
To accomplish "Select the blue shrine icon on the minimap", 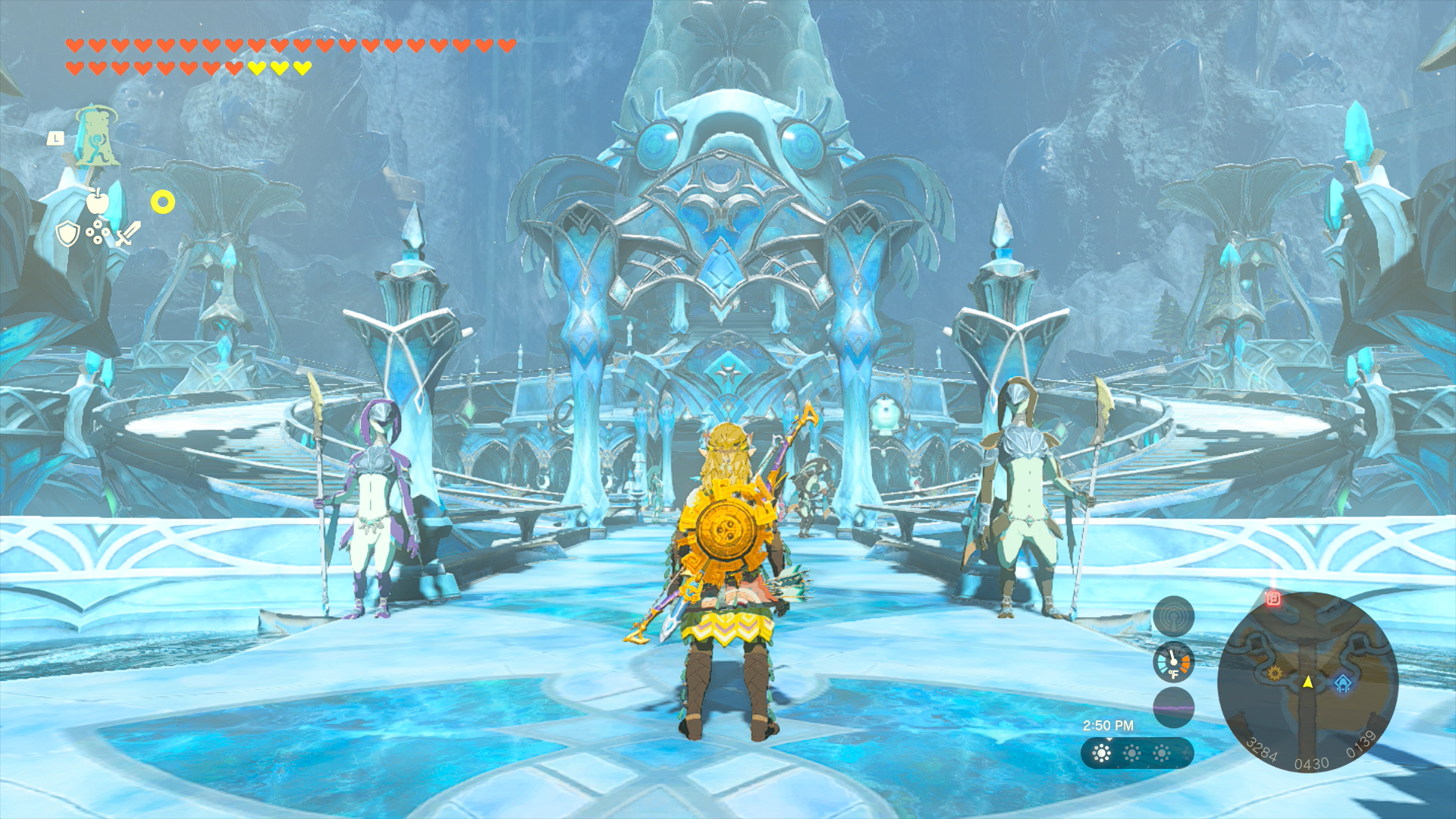I will [x=1343, y=685].
